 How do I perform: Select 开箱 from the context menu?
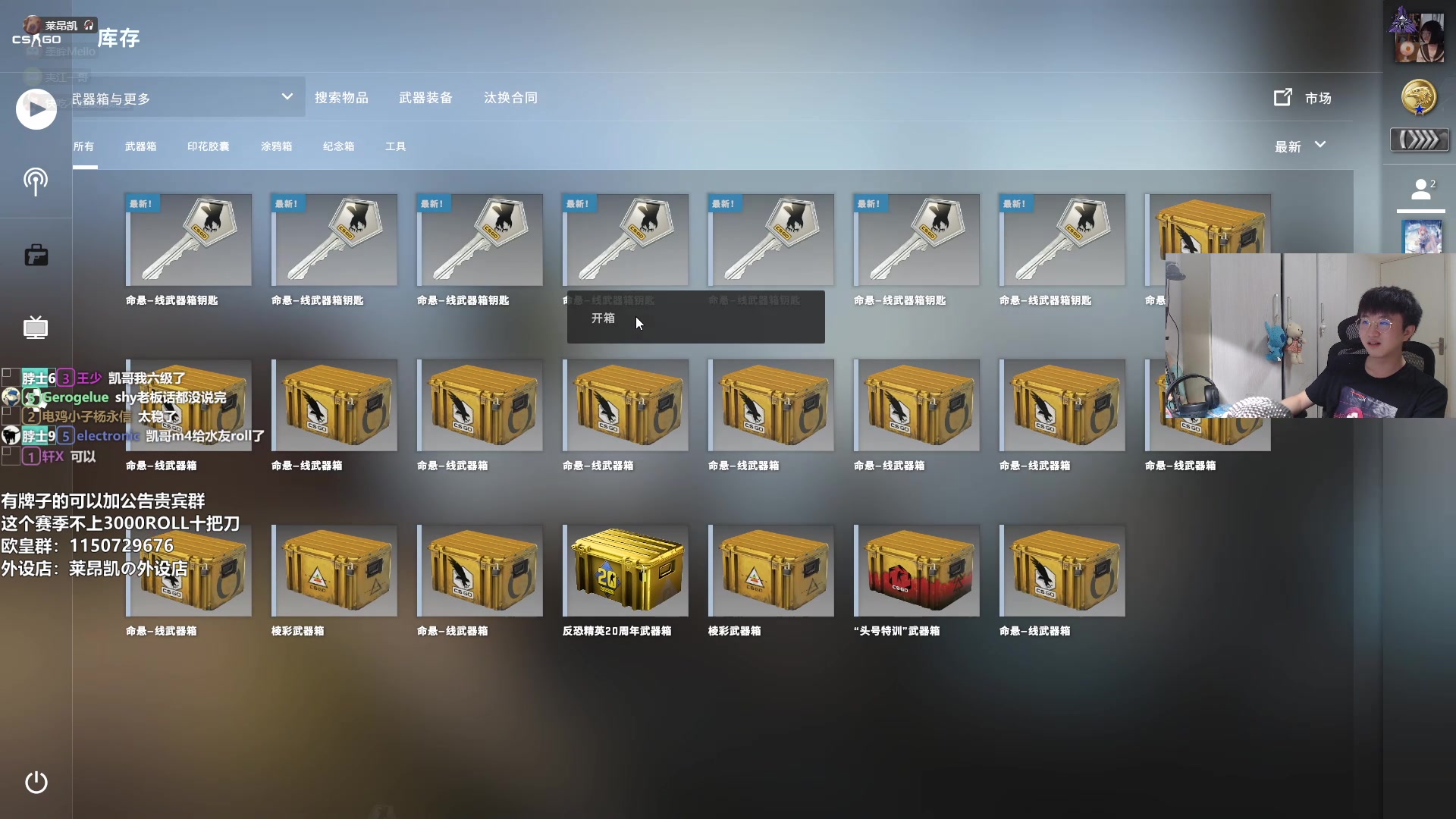pyautogui.click(x=604, y=319)
